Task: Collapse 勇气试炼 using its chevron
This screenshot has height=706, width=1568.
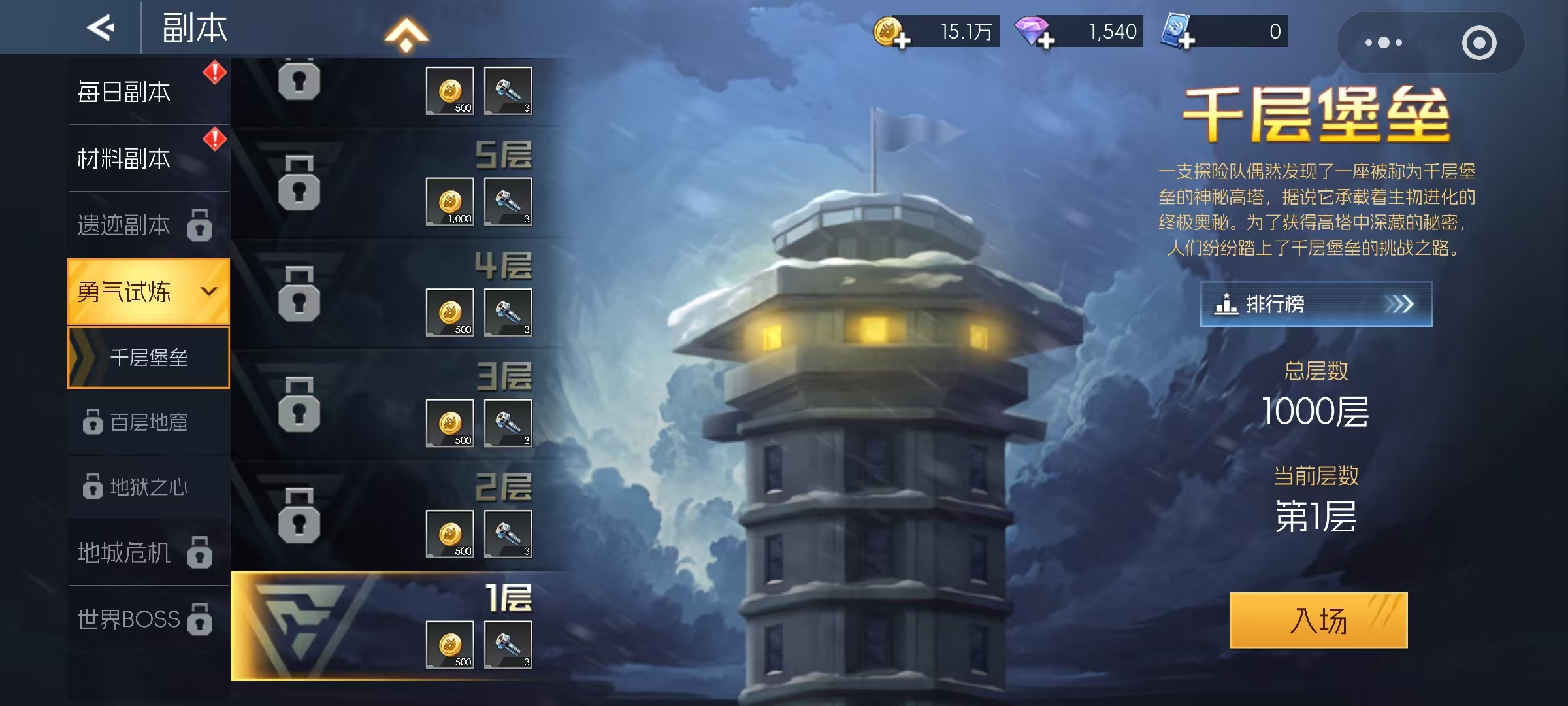Action: click(208, 292)
